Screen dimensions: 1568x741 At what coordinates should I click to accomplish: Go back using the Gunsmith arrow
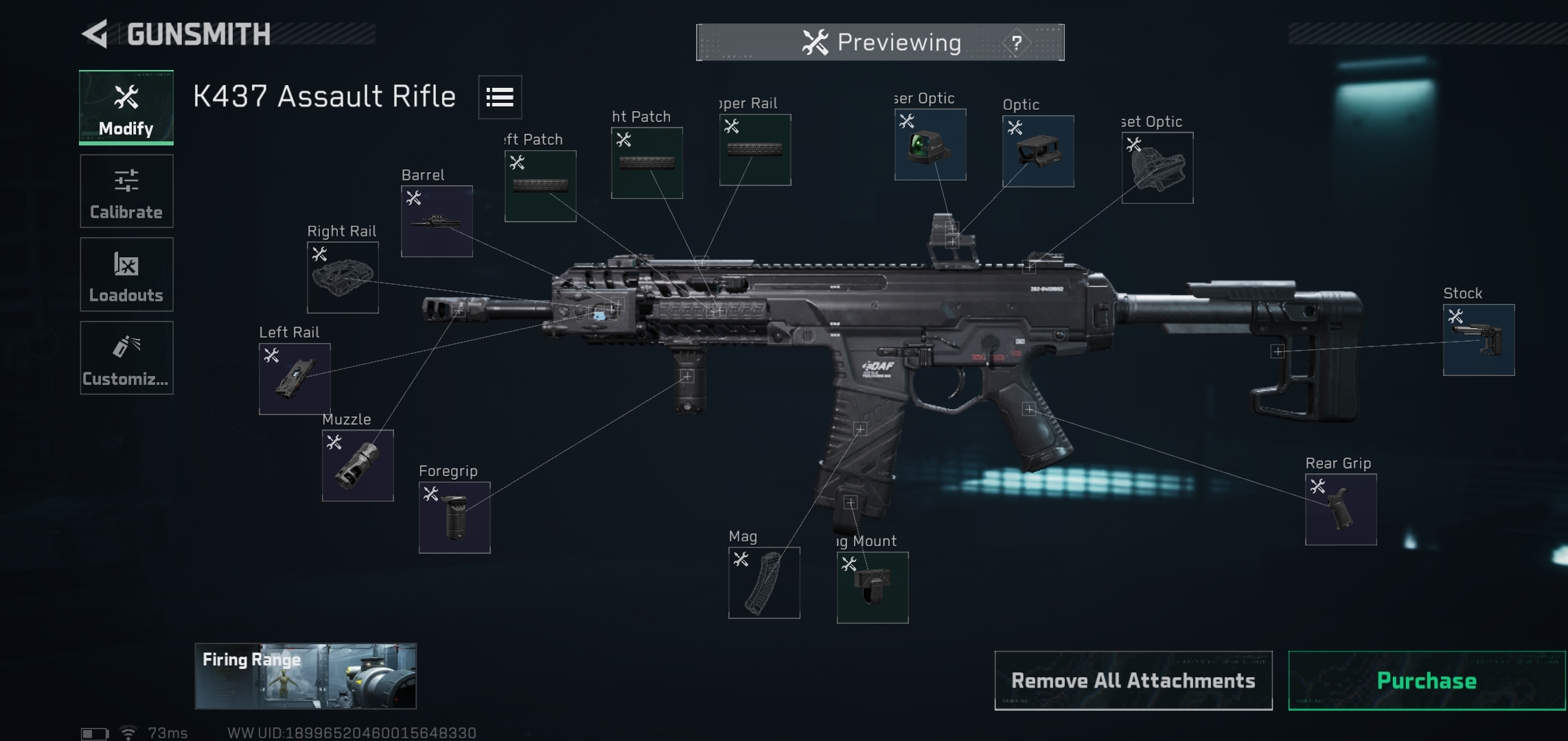[x=96, y=34]
